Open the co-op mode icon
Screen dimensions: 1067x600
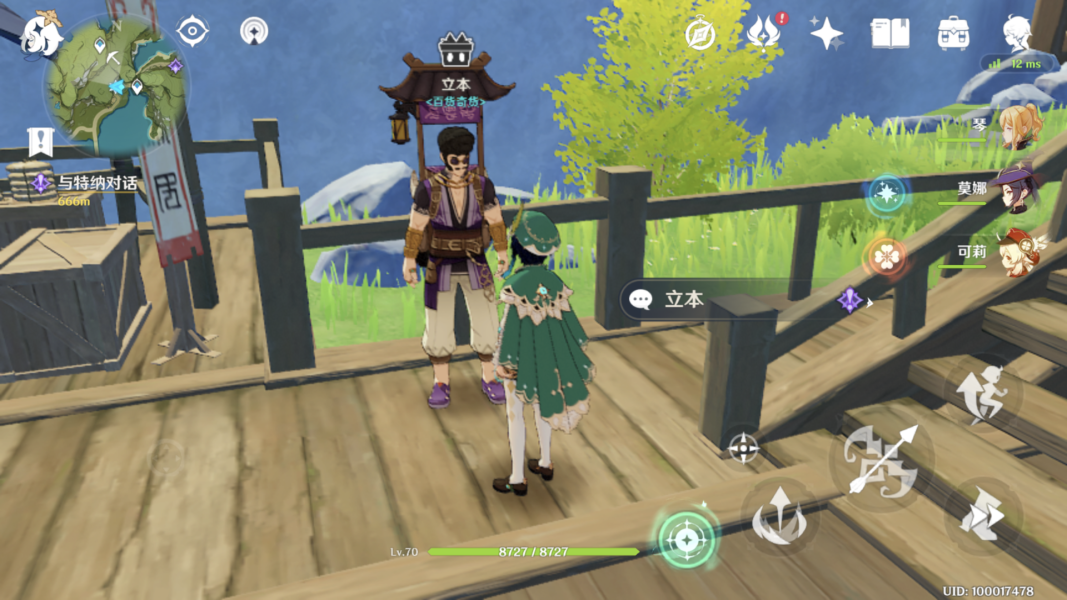pyautogui.click(x=254, y=32)
